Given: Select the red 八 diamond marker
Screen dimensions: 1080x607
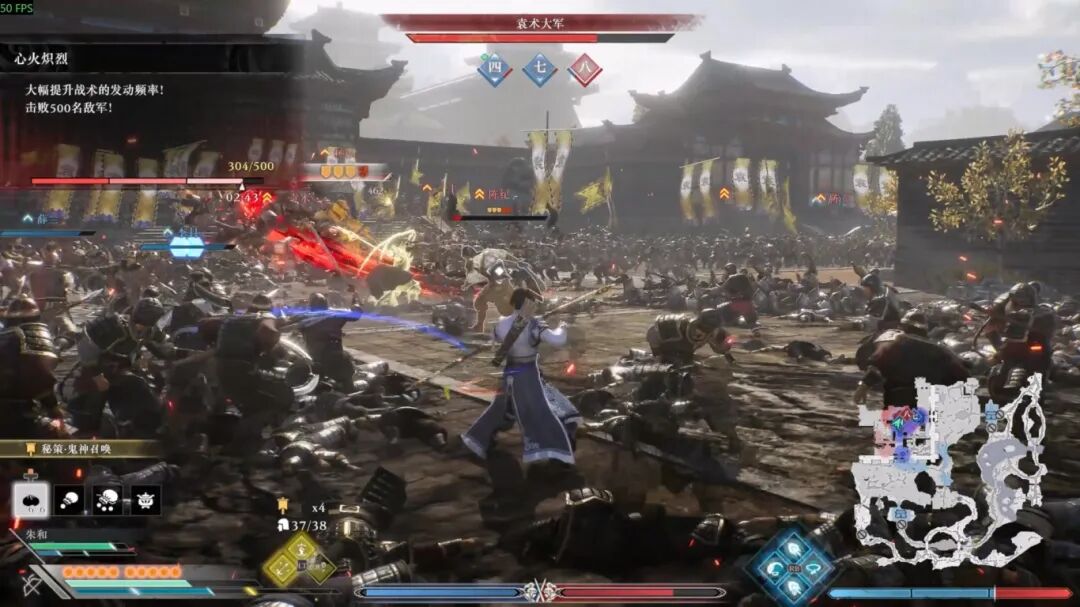Looking at the screenshot, I should (585, 69).
